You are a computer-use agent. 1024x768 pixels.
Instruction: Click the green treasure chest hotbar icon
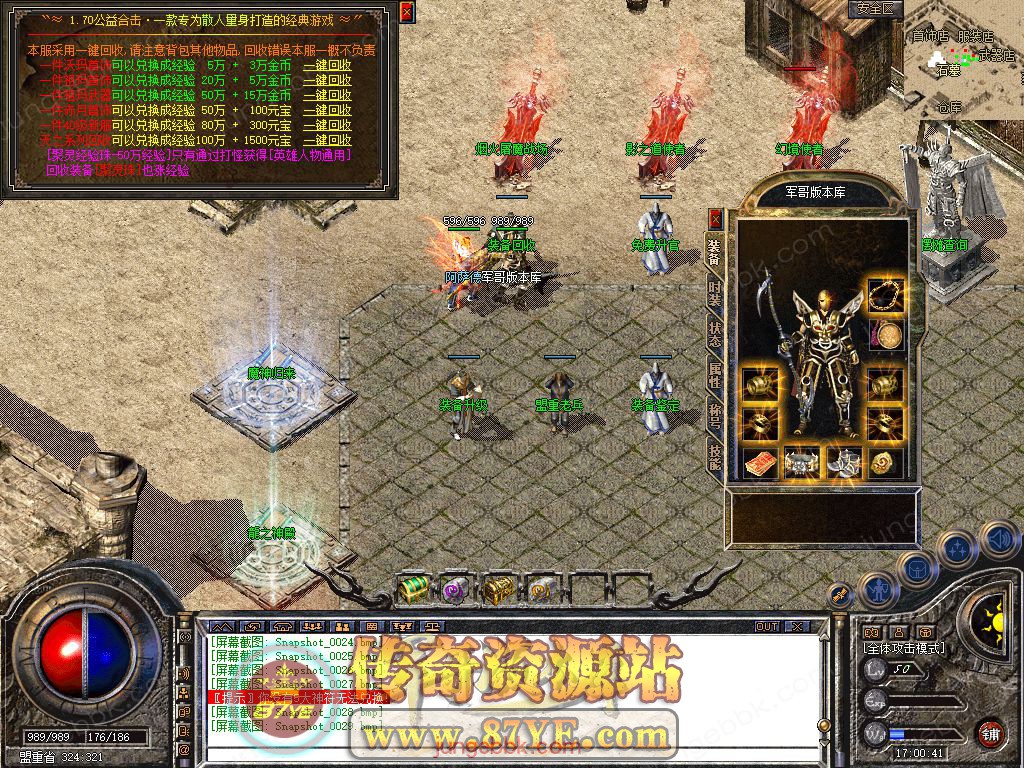coord(413,590)
